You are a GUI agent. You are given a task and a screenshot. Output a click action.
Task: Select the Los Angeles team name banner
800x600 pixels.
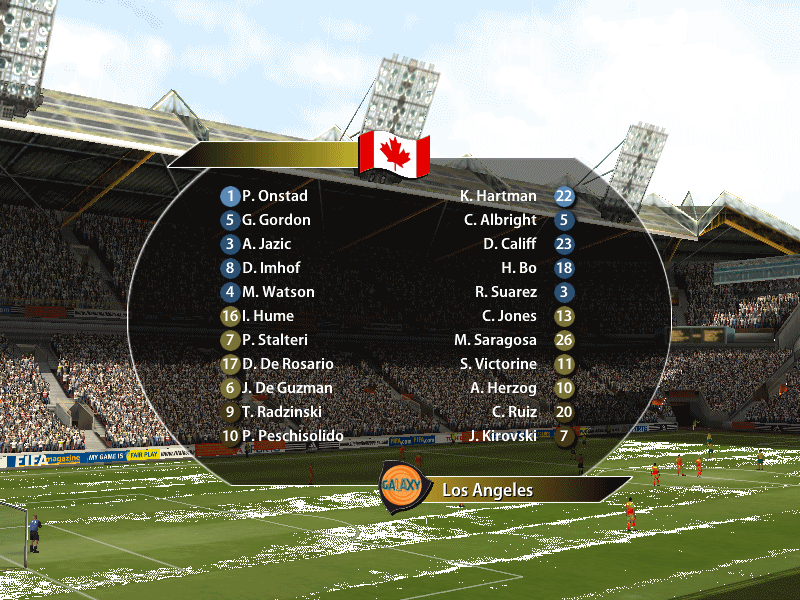488,490
